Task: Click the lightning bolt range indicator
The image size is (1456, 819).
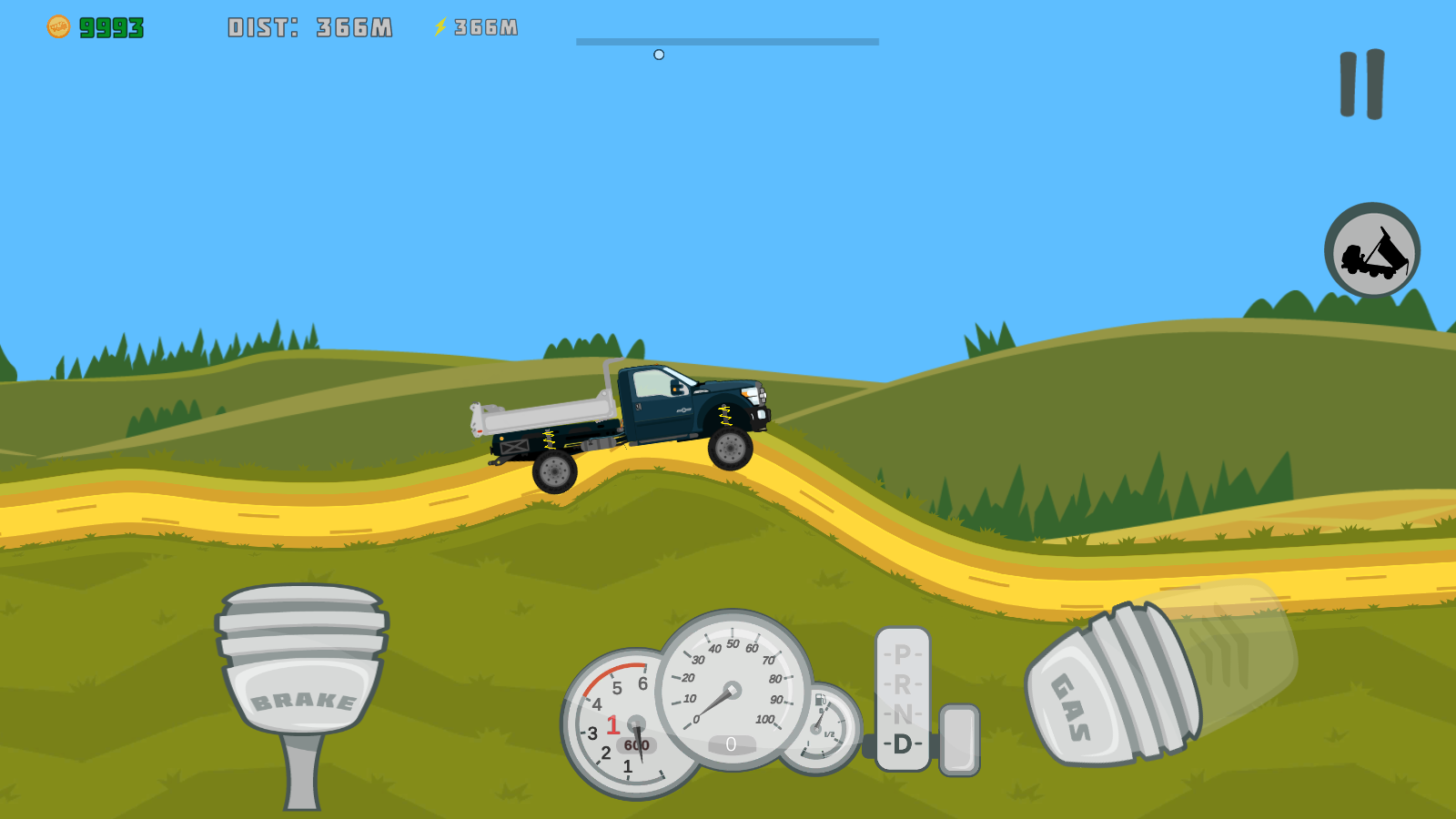Action: tap(440, 25)
